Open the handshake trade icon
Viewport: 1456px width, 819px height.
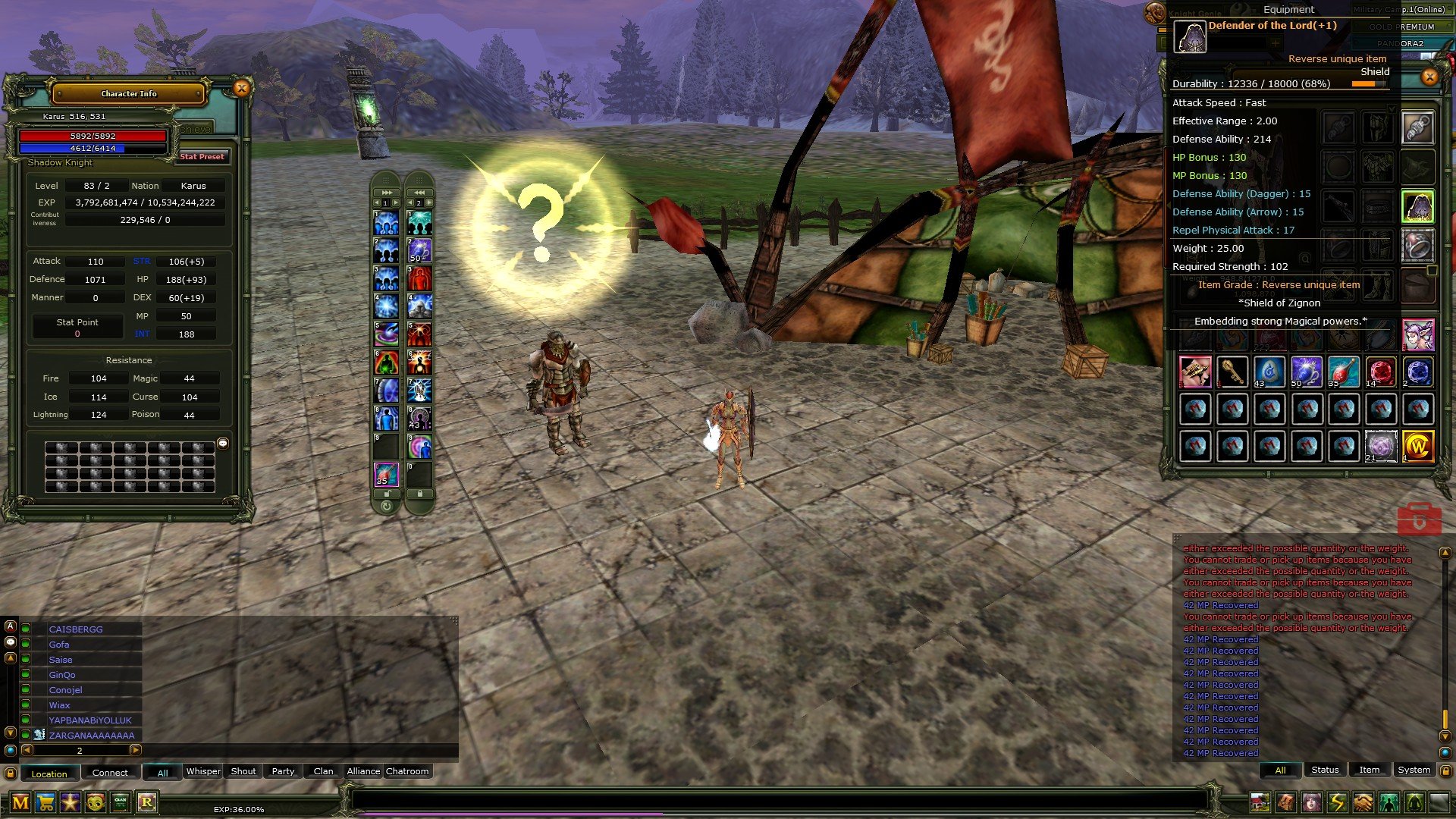tap(1363, 802)
